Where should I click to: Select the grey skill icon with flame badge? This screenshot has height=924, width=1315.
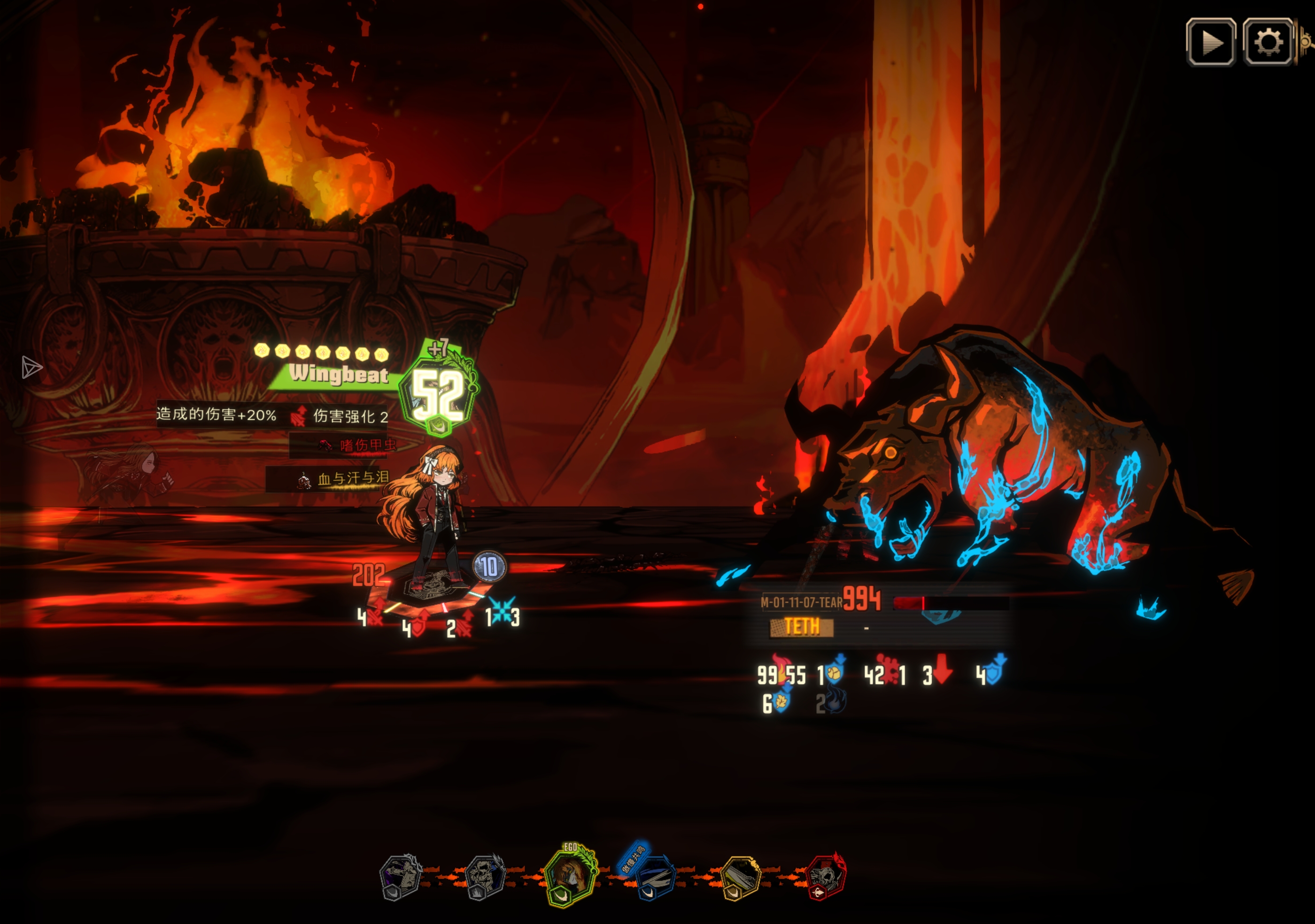[x=485, y=877]
